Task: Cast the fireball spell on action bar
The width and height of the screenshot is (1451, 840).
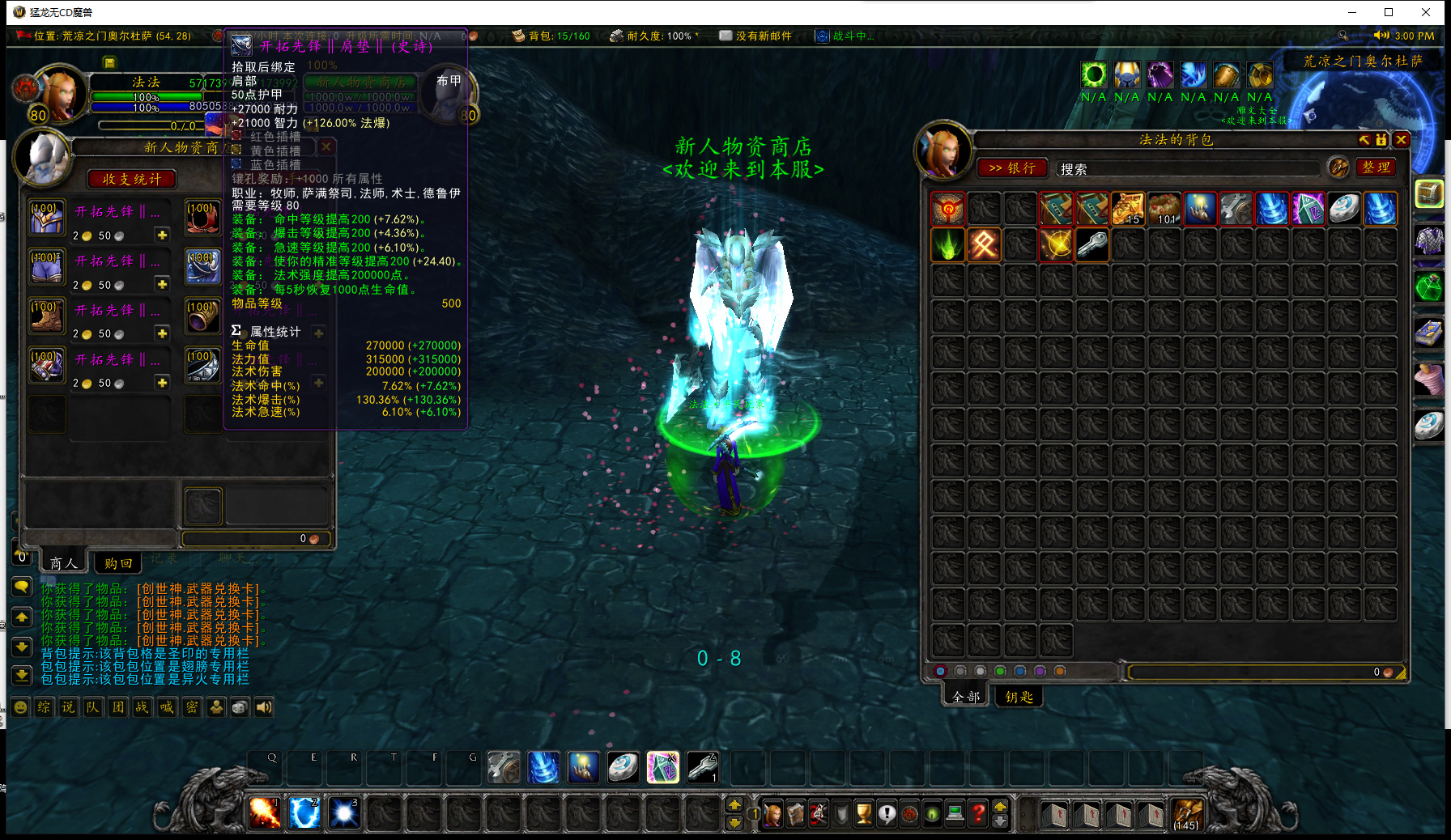Action: click(264, 812)
